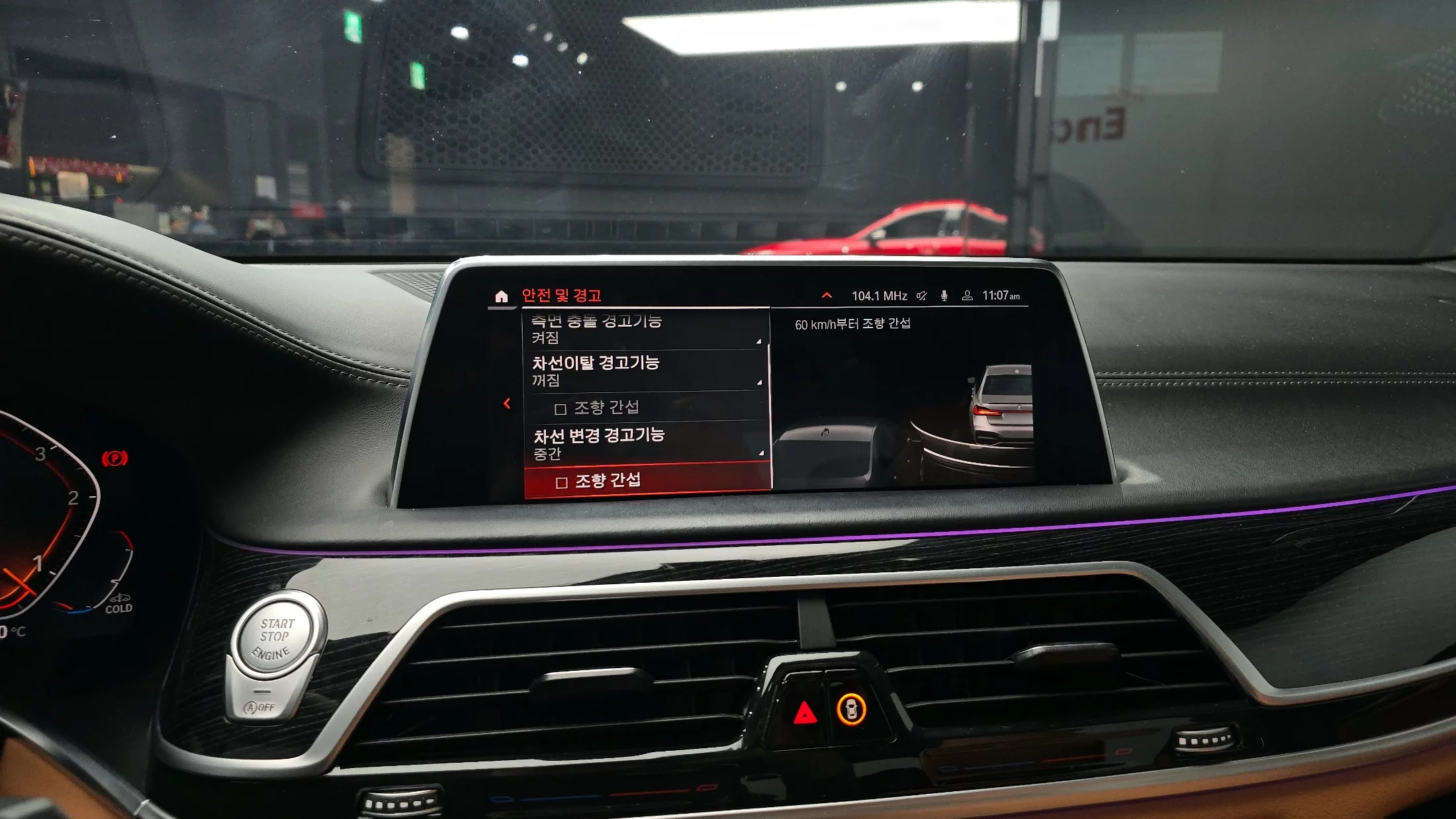Viewport: 1456px width, 819px height.
Task: Go to the home screen icon
Action: click(501, 296)
